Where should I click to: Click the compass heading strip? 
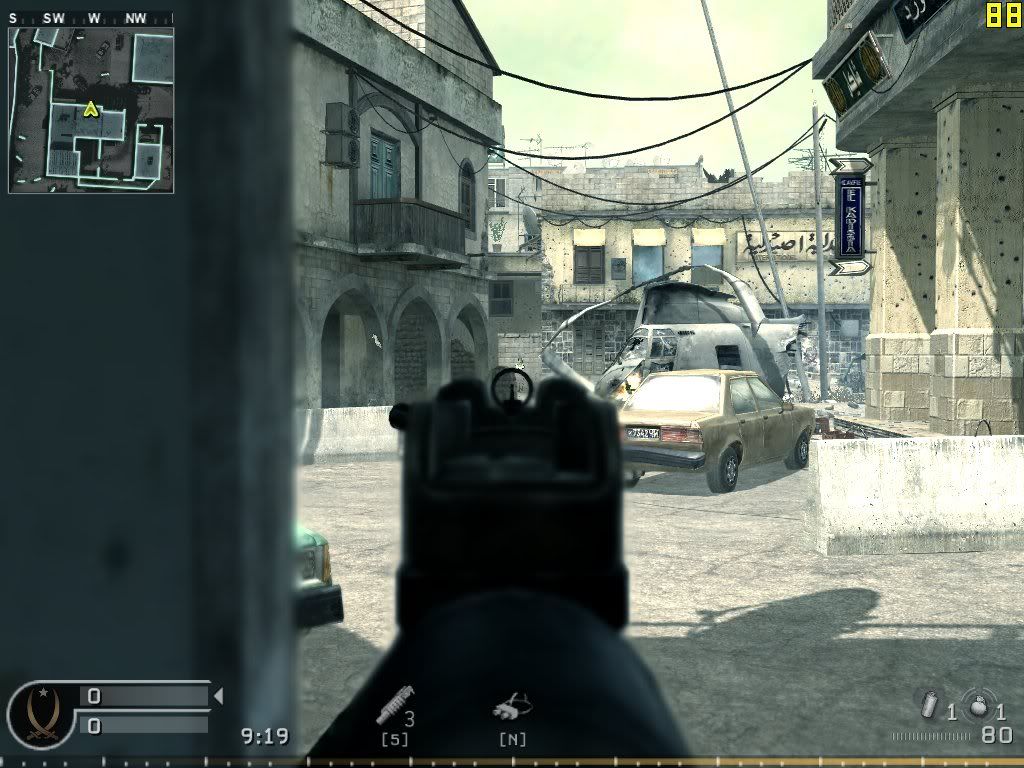pyautogui.click(x=90, y=17)
